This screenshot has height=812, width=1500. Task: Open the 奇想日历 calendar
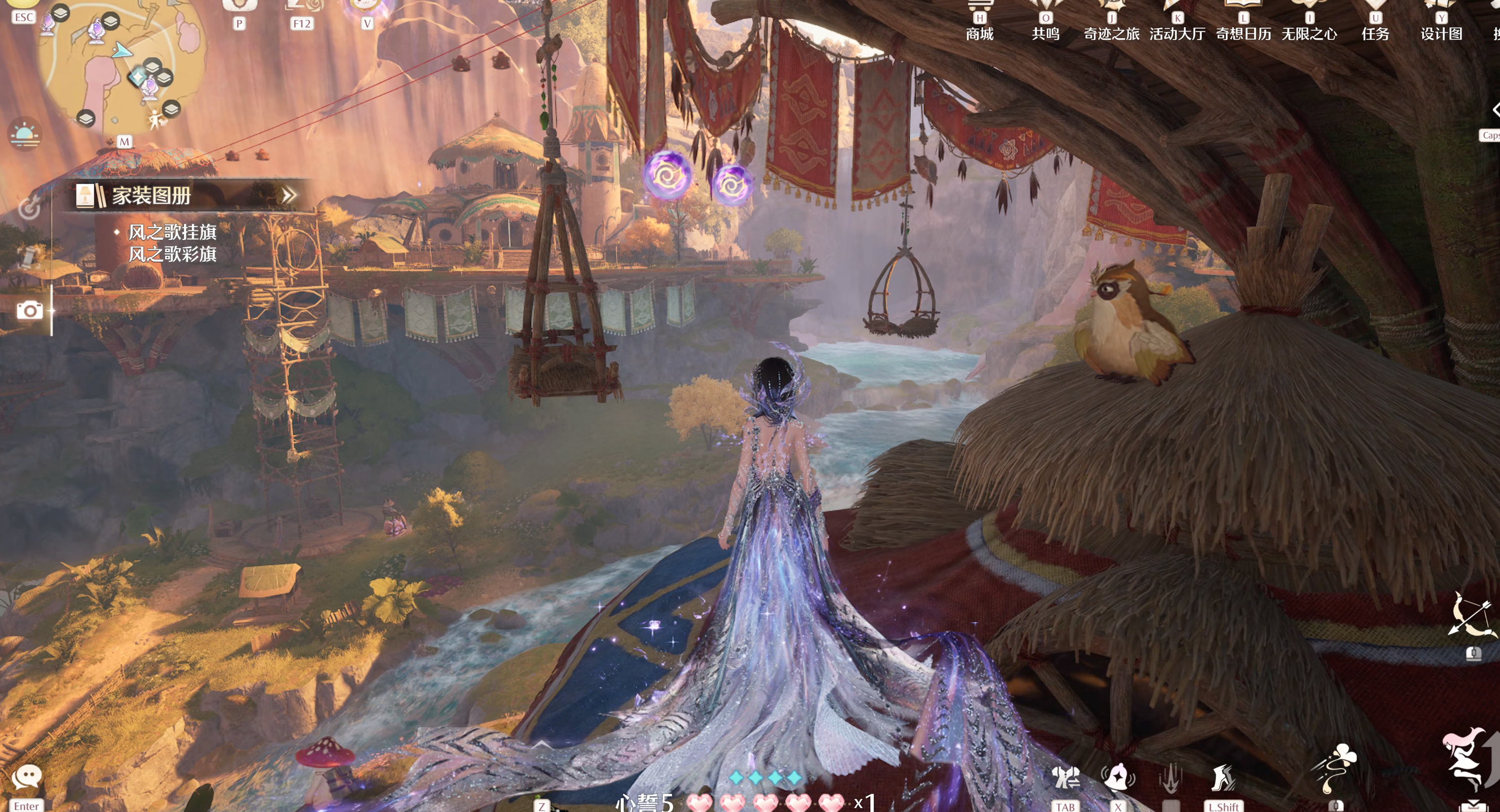coord(1243,23)
